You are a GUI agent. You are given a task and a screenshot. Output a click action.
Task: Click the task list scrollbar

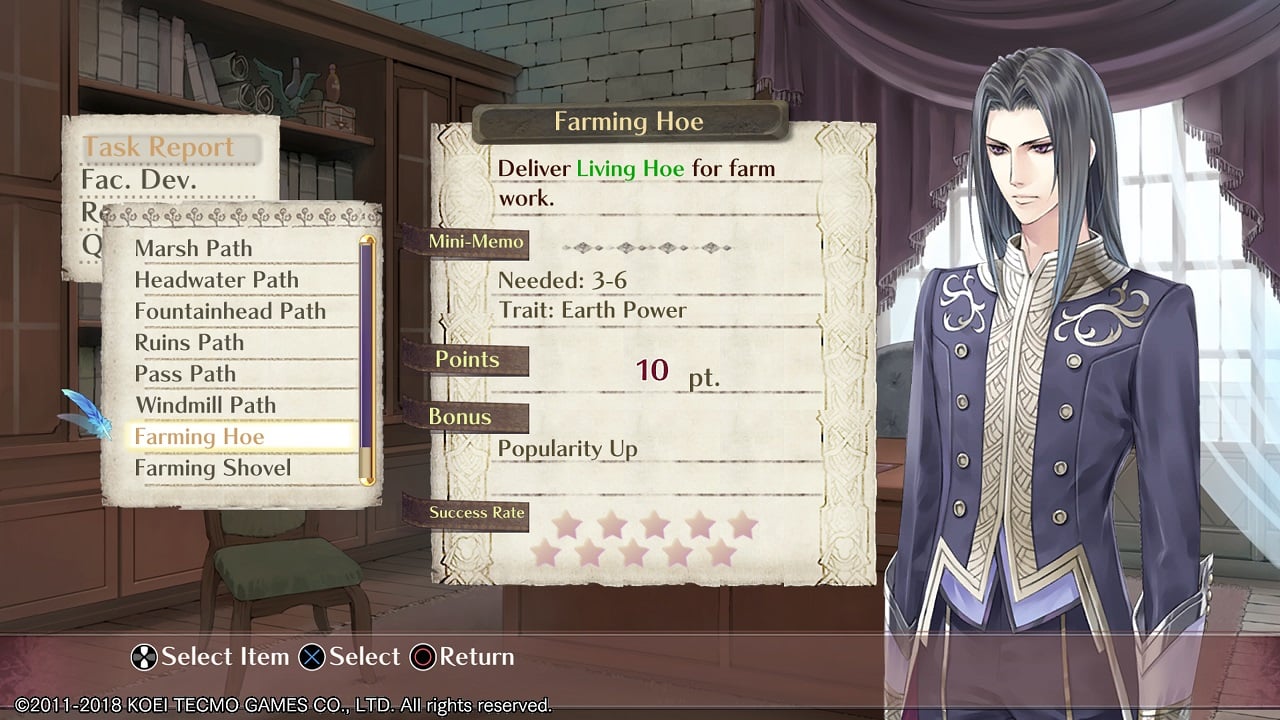click(x=367, y=360)
